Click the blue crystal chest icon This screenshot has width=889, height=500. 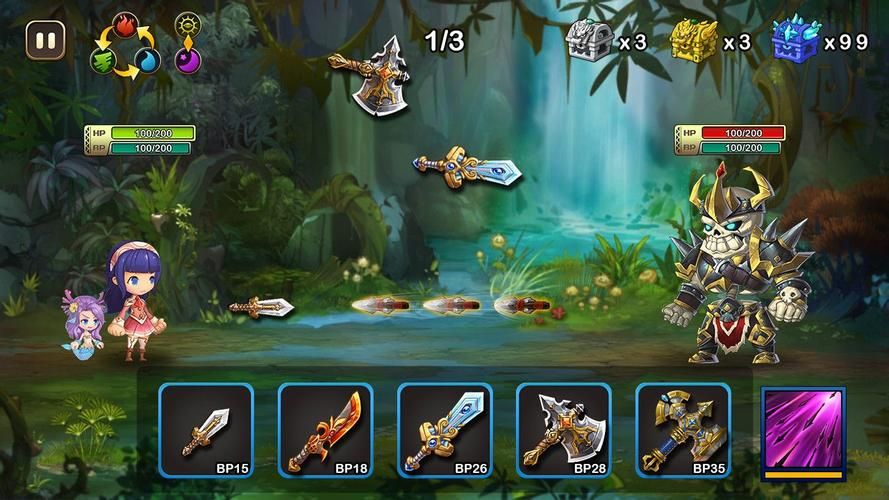click(796, 41)
